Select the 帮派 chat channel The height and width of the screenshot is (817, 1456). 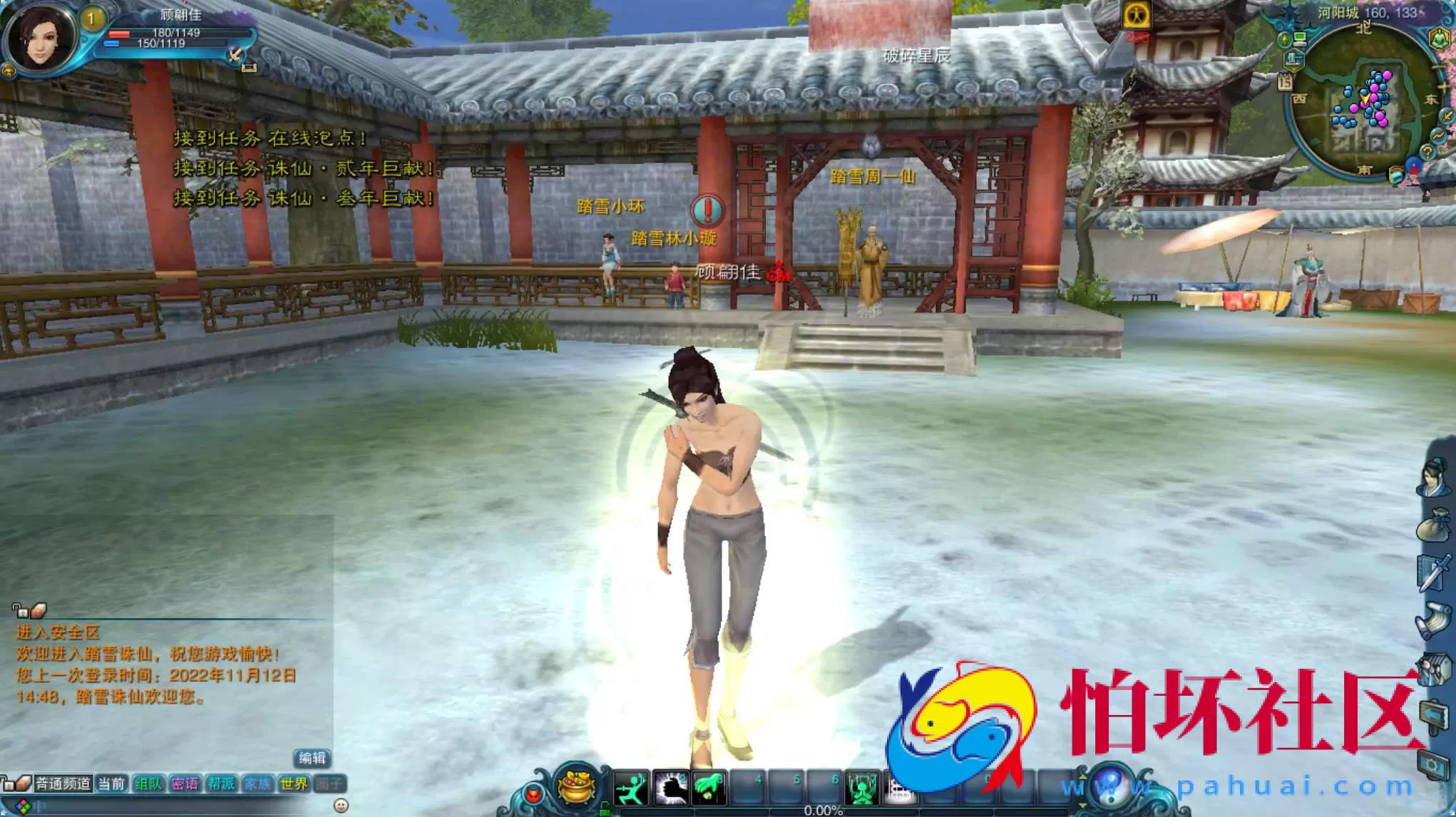tap(222, 784)
